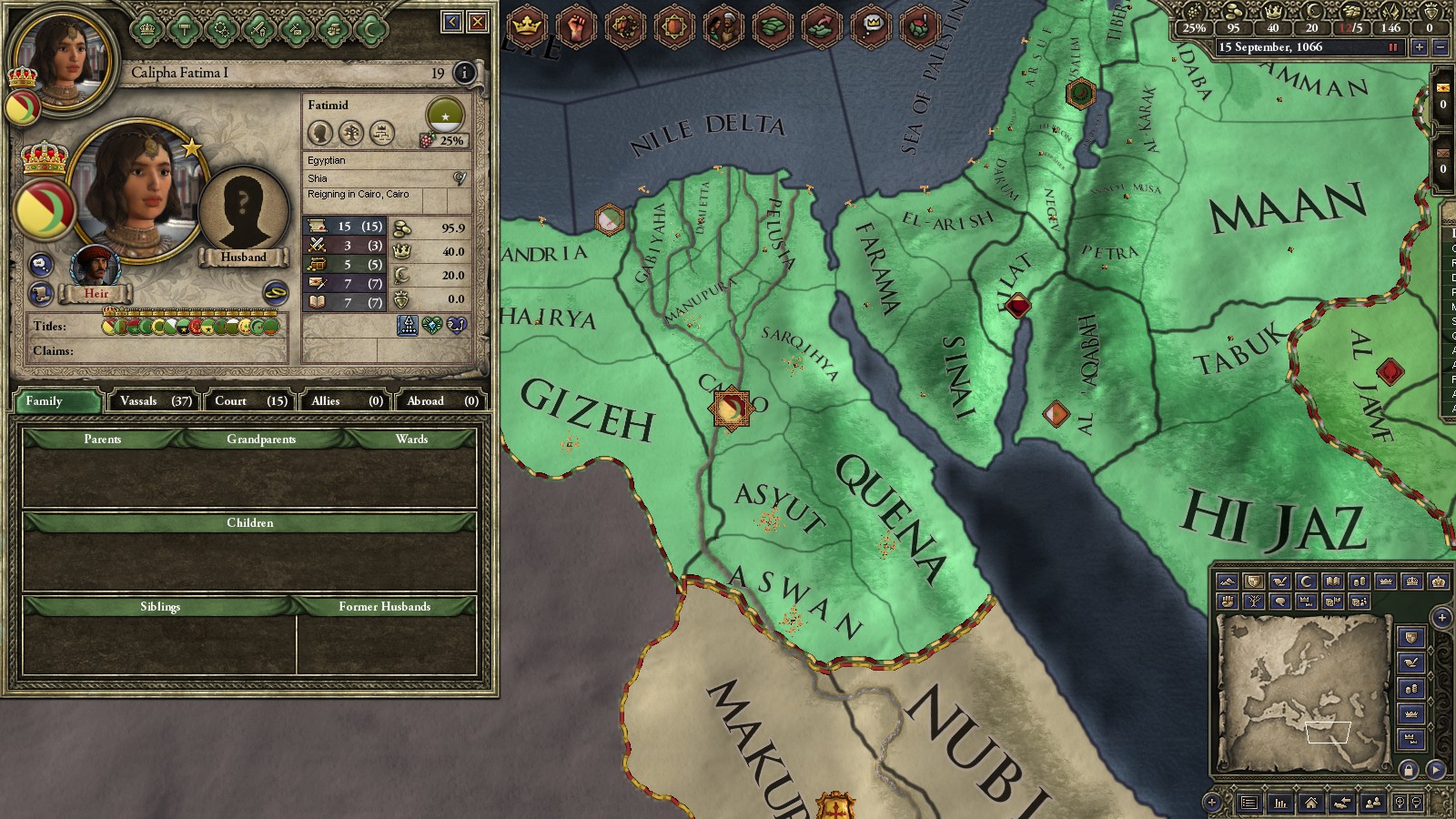1456x819 pixels.
Task: Toggle the county map mode shield icon
Action: click(x=1253, y=581)
